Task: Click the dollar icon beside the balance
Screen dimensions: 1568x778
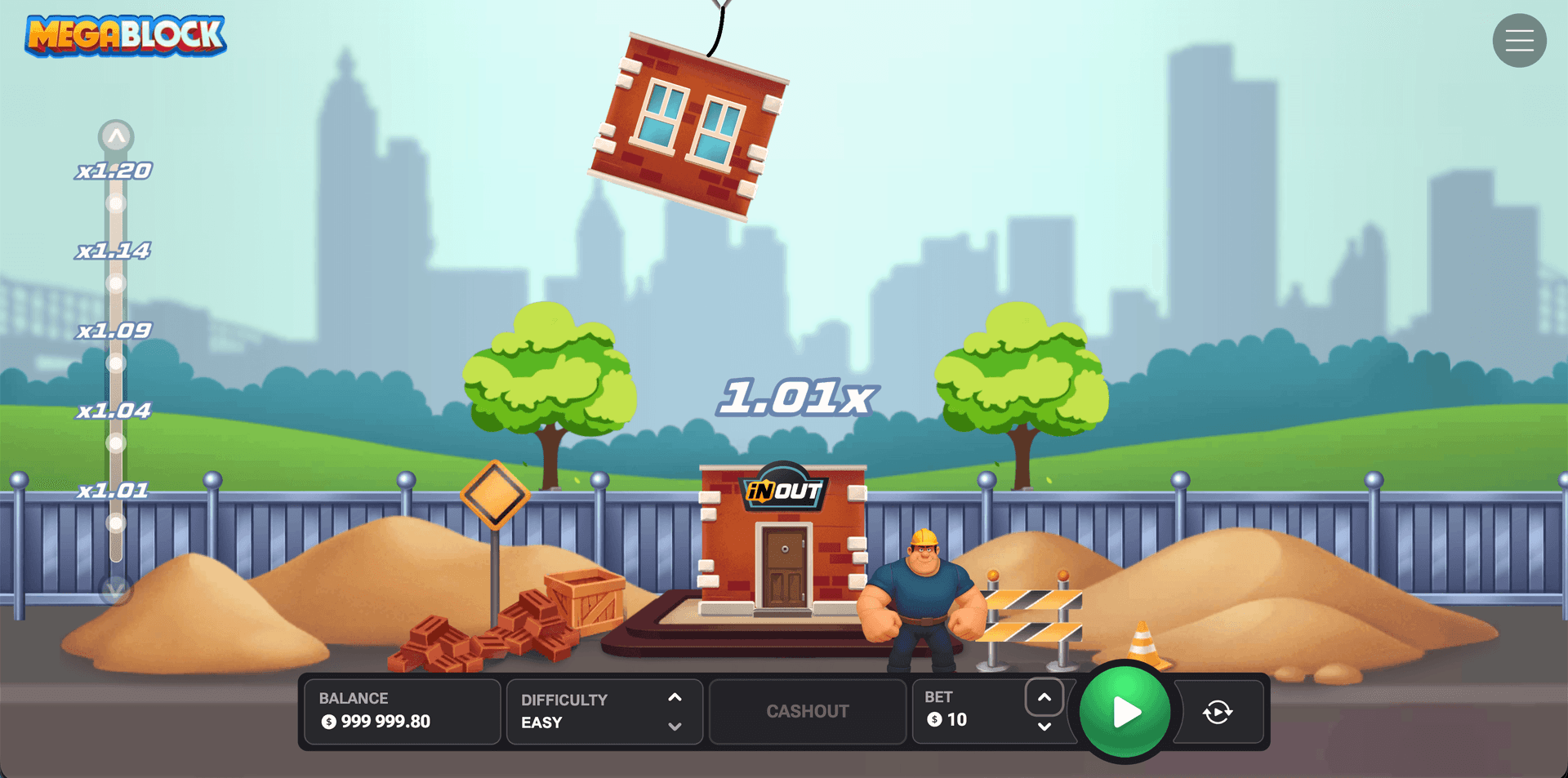Action: pyautogui.click(x=329, y=721)
